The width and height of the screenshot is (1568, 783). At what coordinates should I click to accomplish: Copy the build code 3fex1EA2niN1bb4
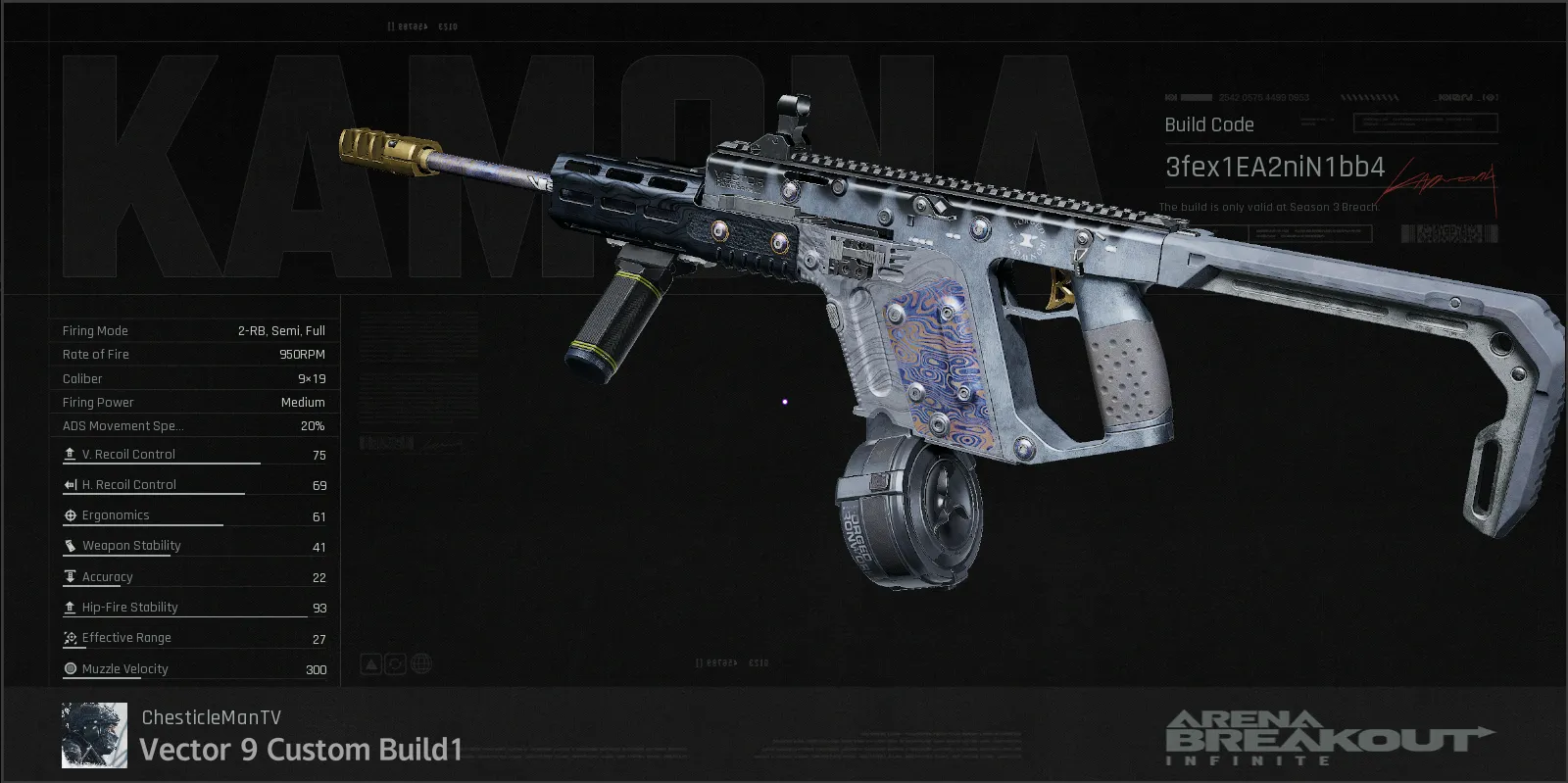[1273, 168]
